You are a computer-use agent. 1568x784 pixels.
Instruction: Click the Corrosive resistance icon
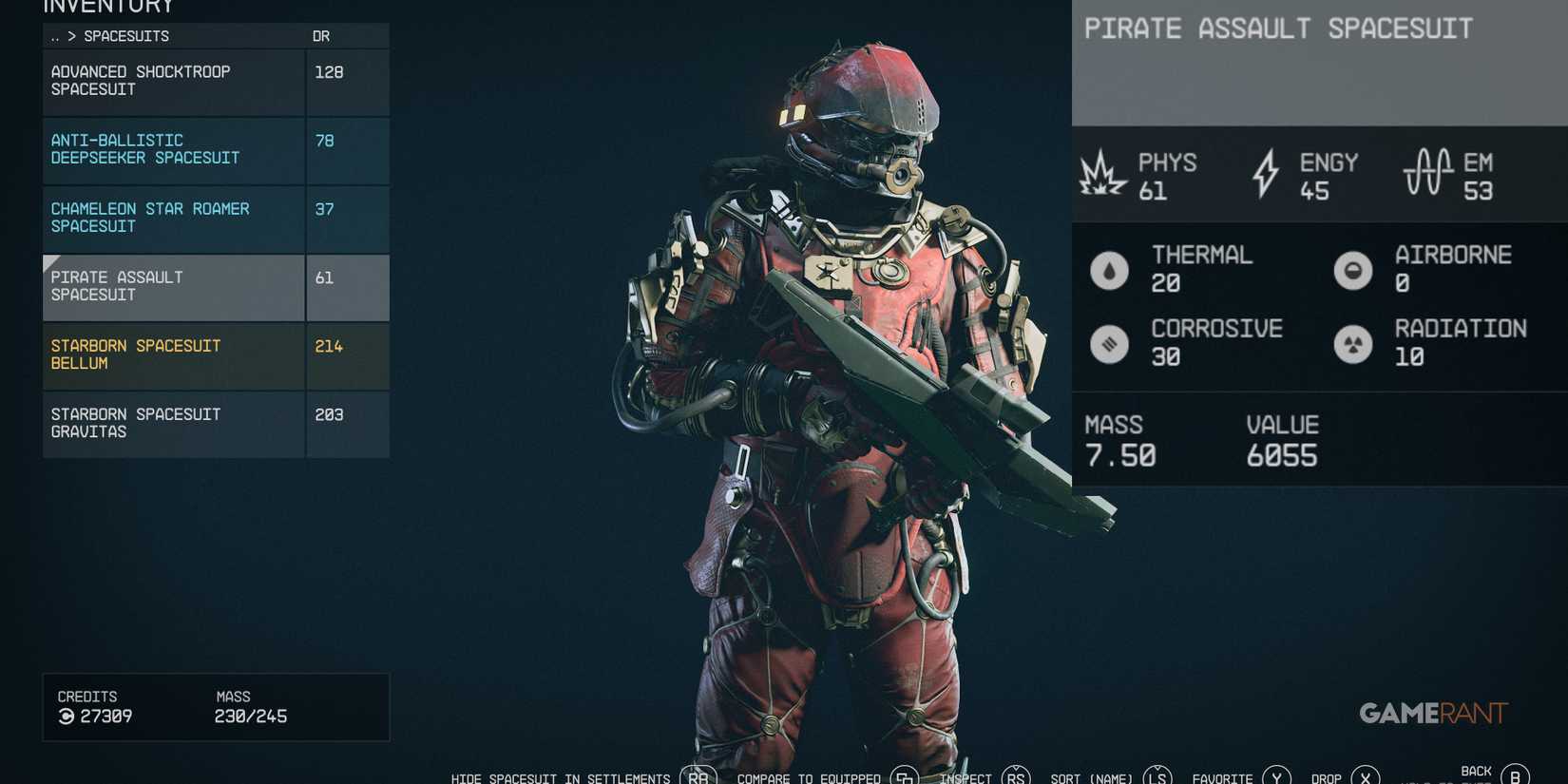pyautogui.click(x=1110, y=343)
